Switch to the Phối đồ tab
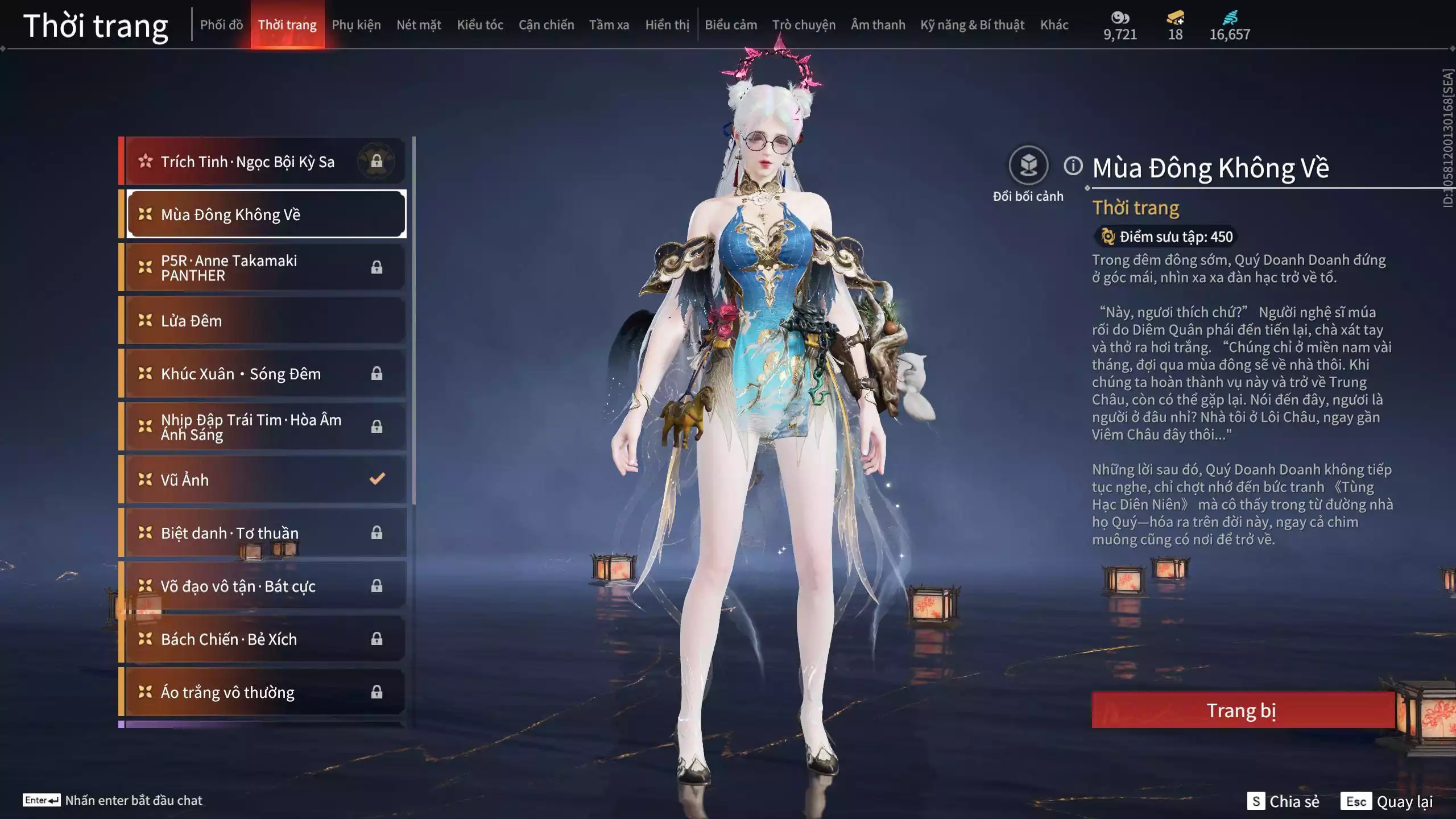This screenshot has width=1456, height=819. tap(221, 25)
